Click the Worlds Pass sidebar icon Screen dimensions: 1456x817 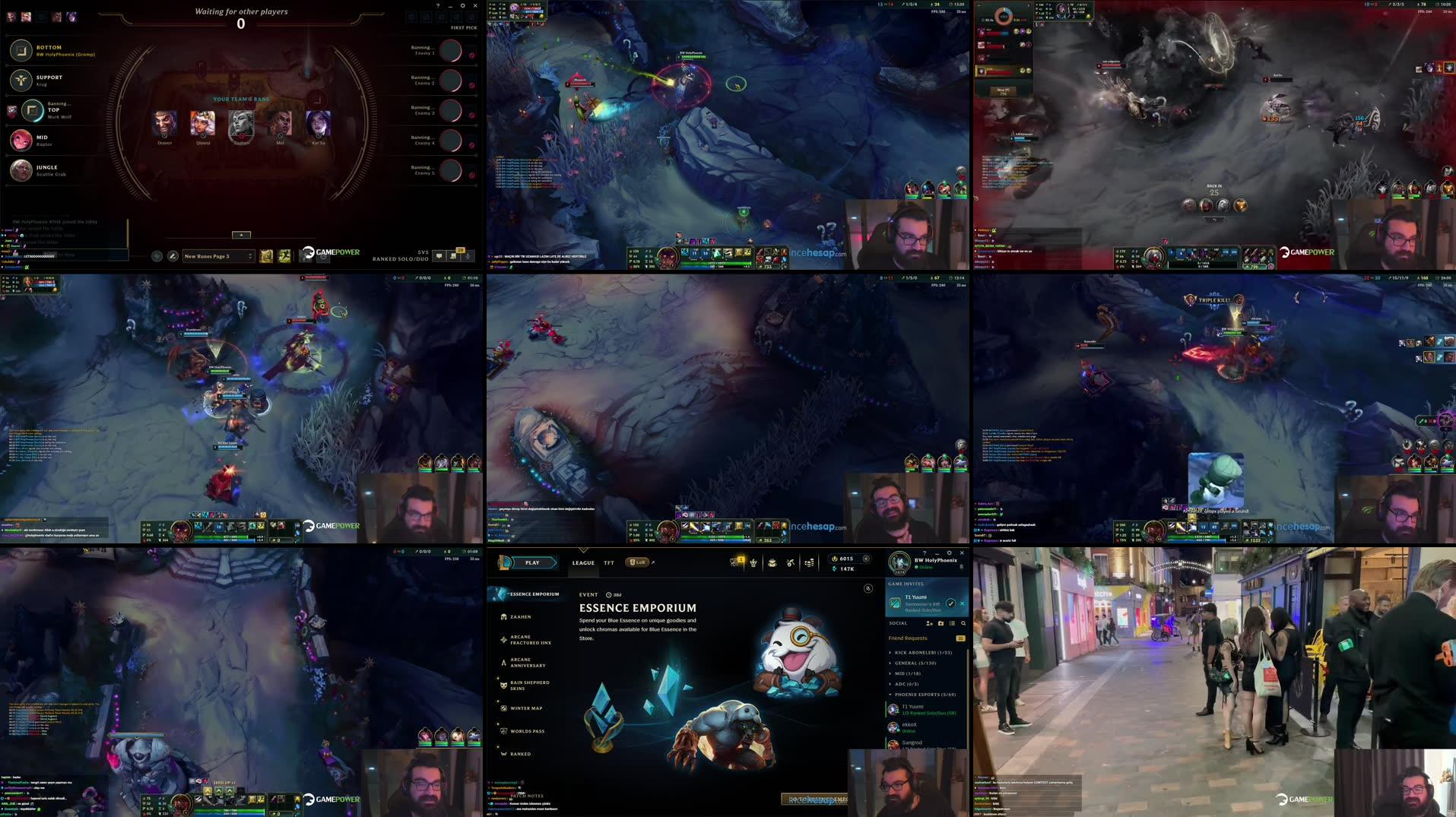(x=503, y=730)
